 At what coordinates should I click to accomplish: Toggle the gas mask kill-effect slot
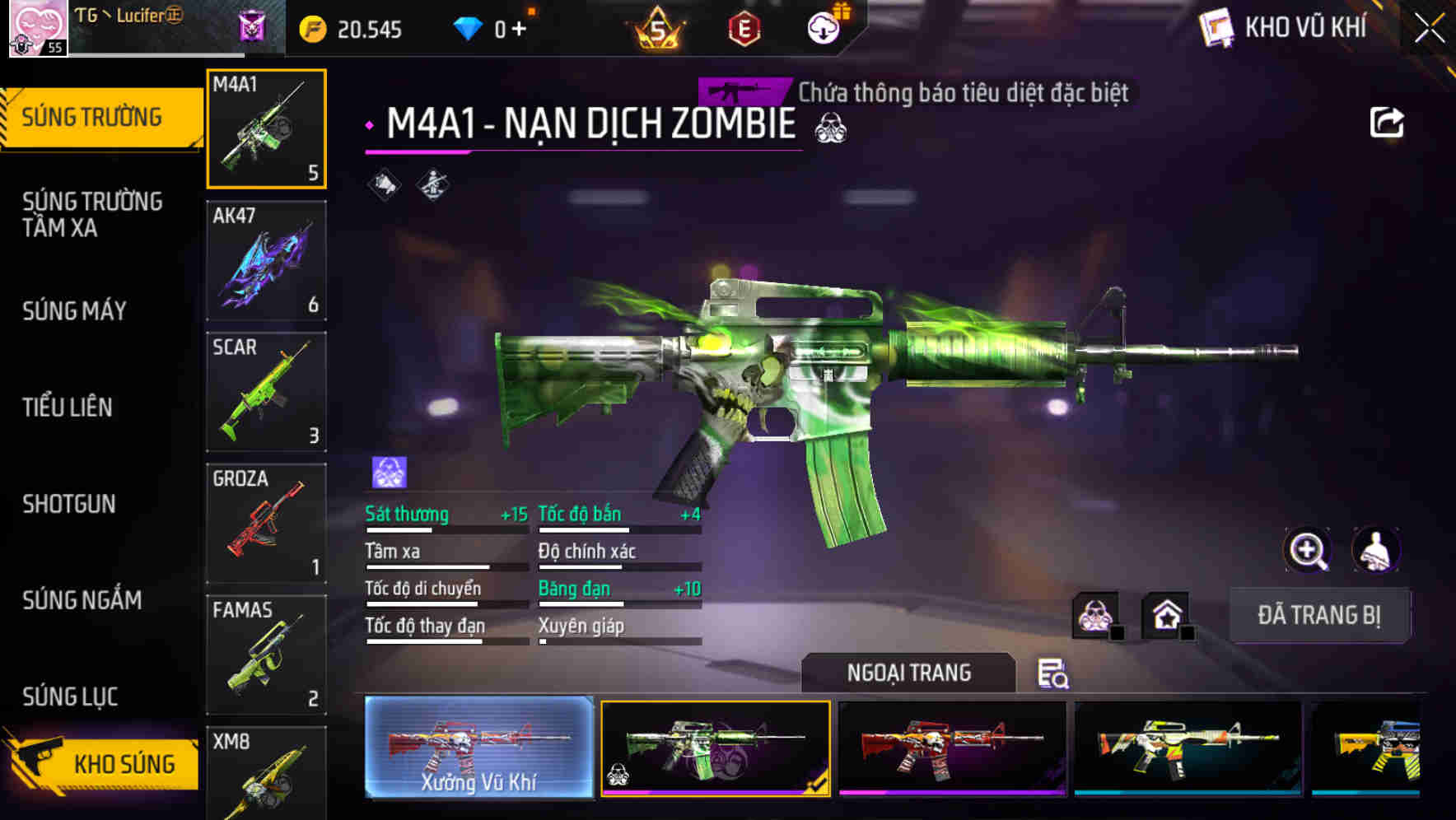[x=1097, y=613]
